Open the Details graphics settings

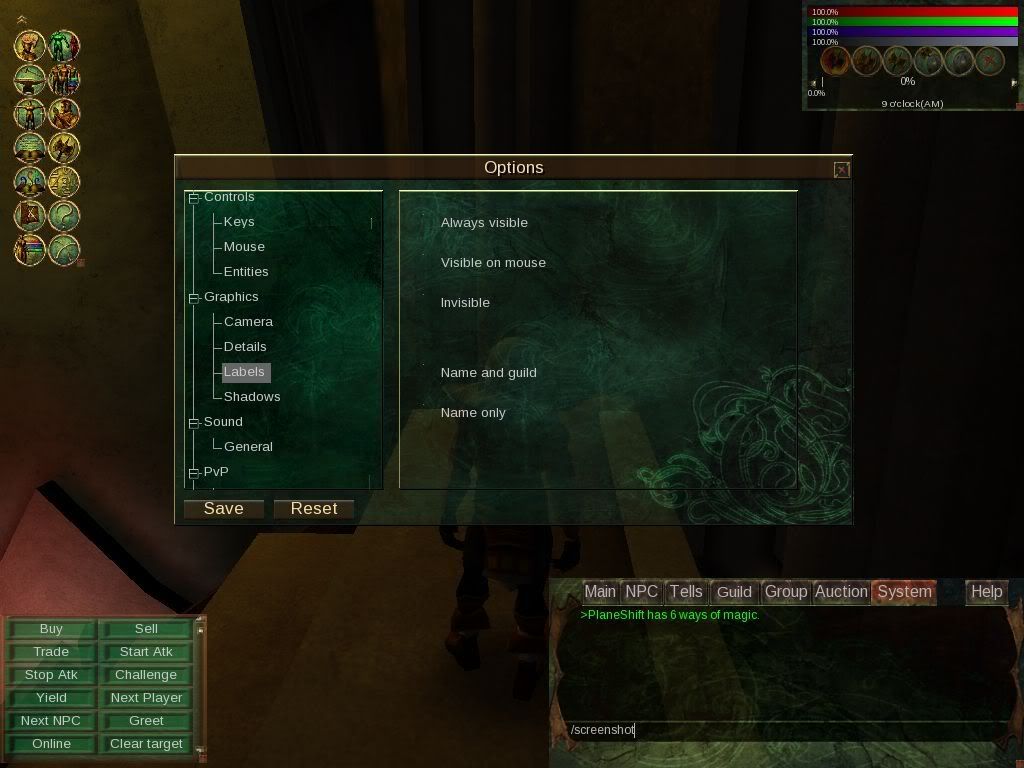[245, 347]
